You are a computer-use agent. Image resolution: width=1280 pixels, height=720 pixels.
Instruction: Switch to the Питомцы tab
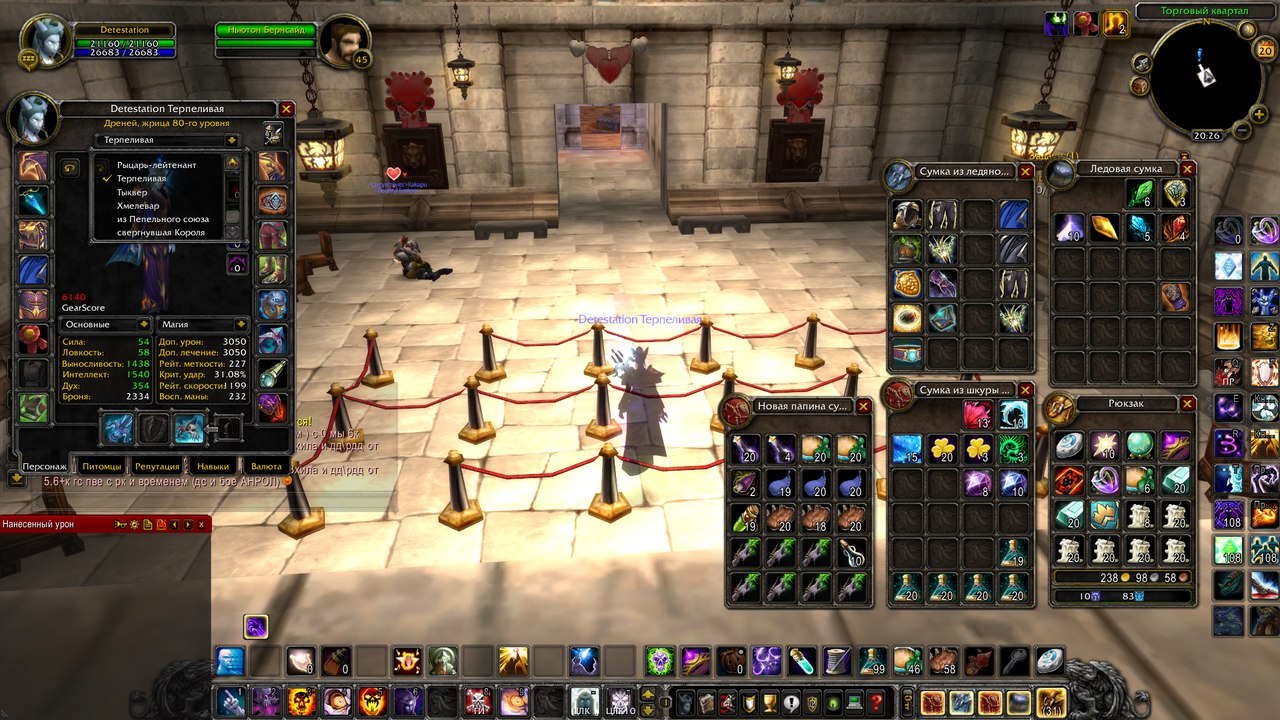(101, 466)
